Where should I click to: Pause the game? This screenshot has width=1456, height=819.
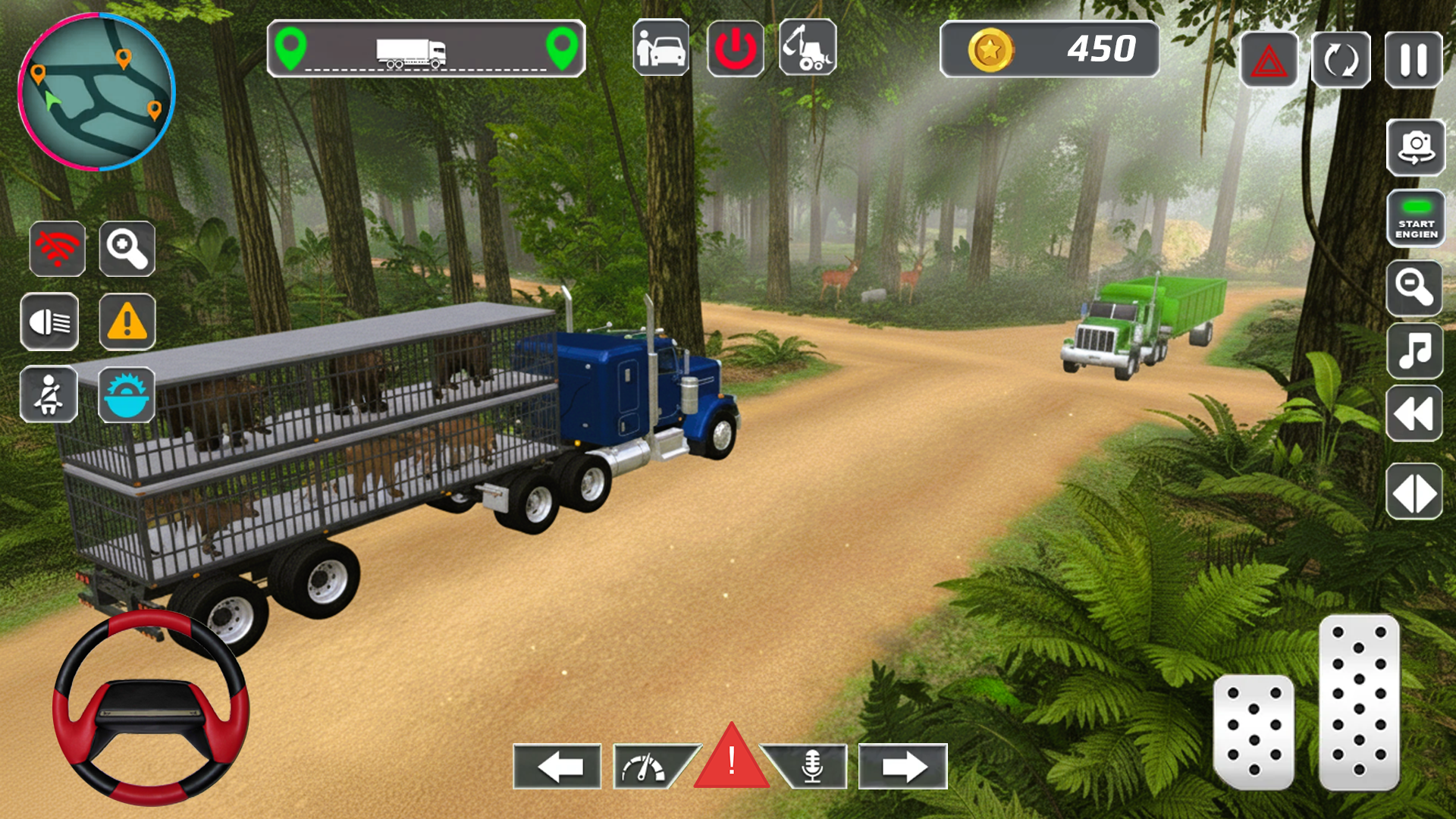click(x=1413, y=60)
